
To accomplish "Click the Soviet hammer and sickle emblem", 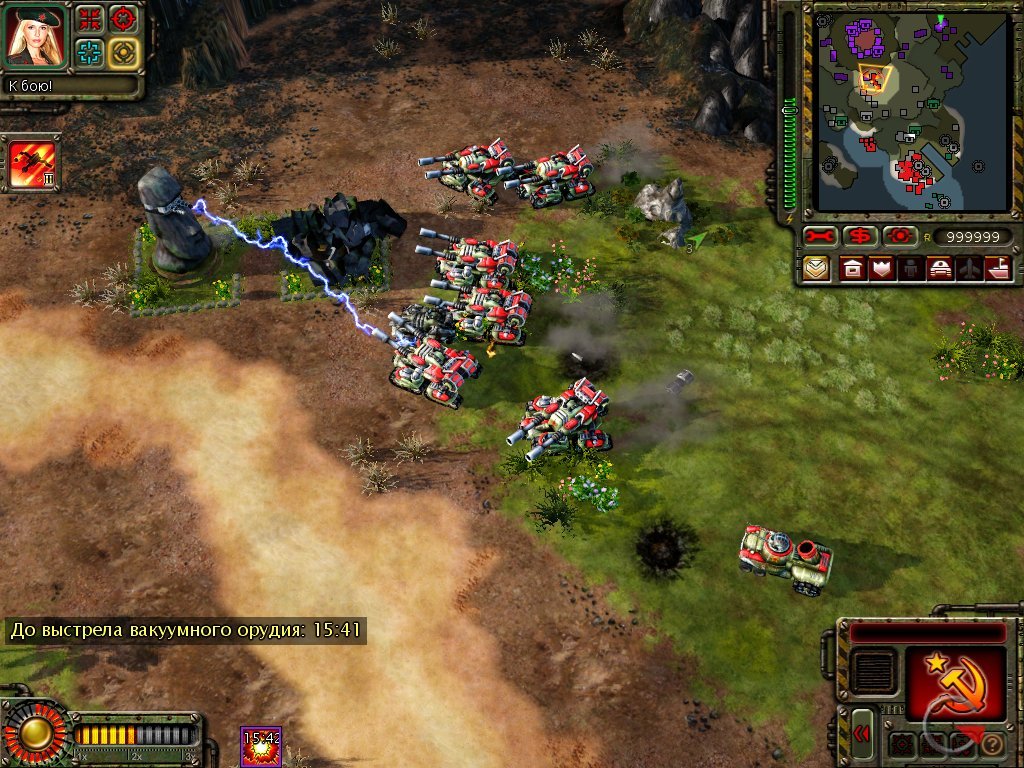I will tap(956, 682).
